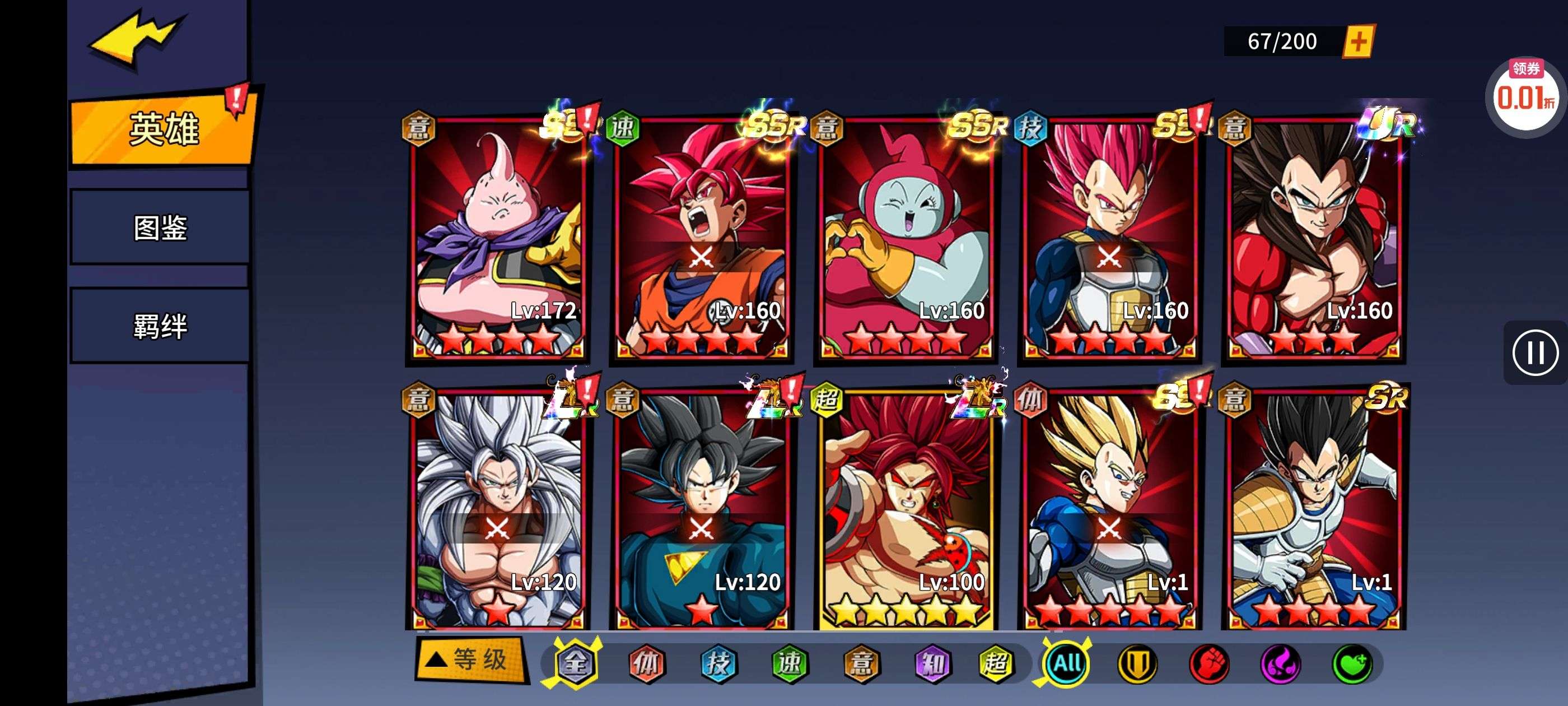This screenshot has width=1568, height=706.
Task: Choose the Super Saiyan God Goku card
Action: (701, 238)
